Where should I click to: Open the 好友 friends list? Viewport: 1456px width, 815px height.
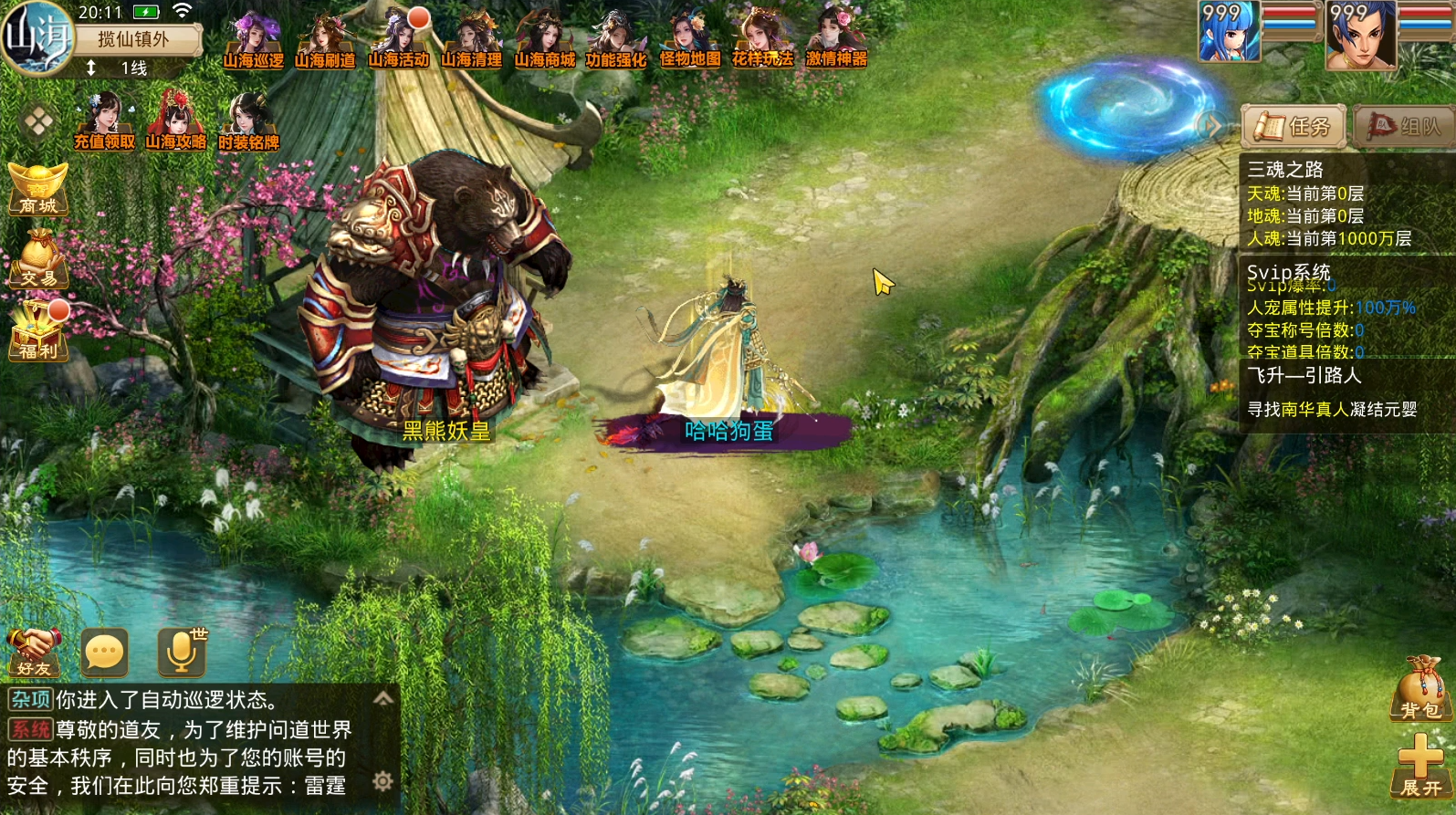pos(34,652)
